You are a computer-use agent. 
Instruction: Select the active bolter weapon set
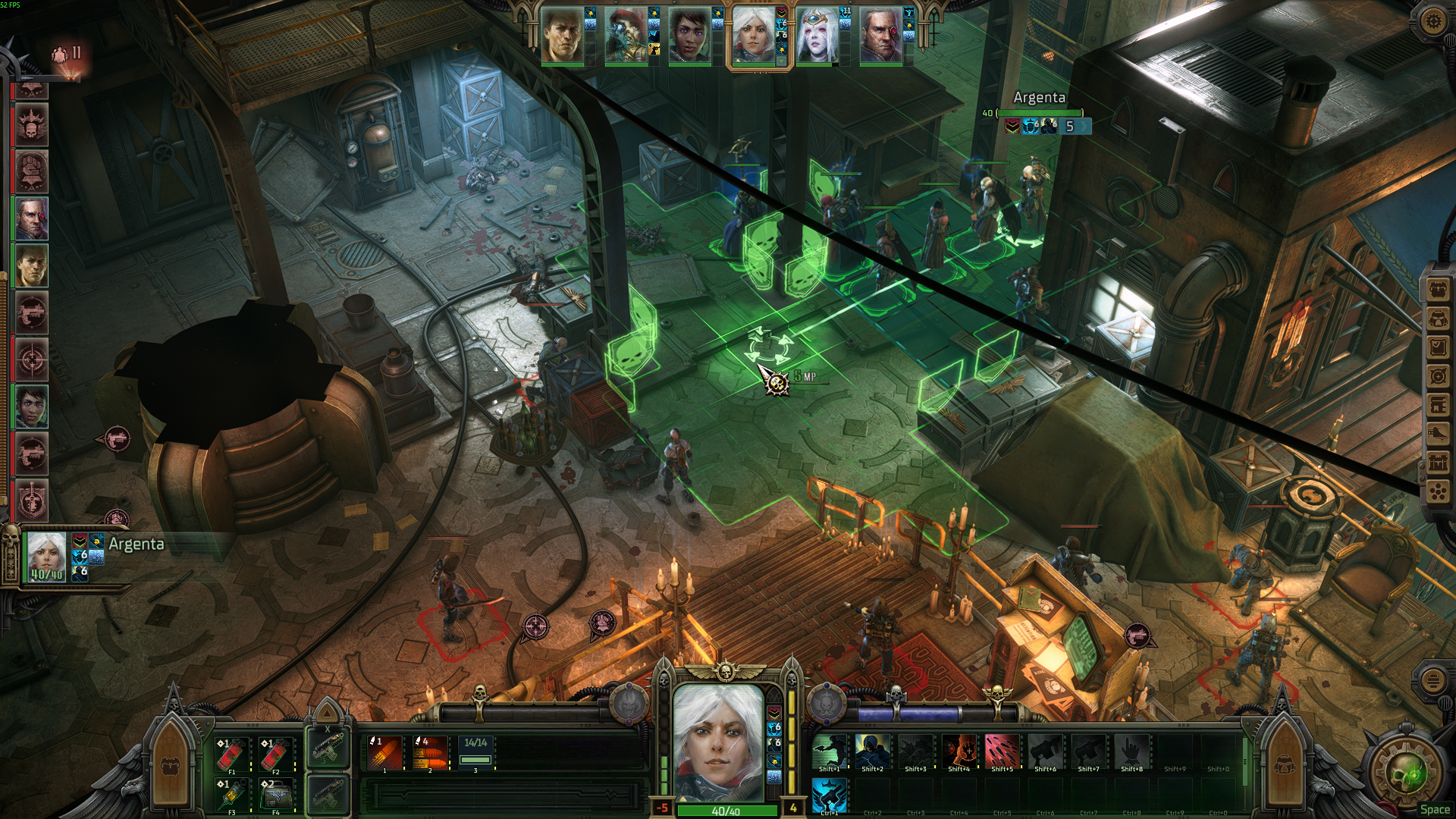pos(328,748)
